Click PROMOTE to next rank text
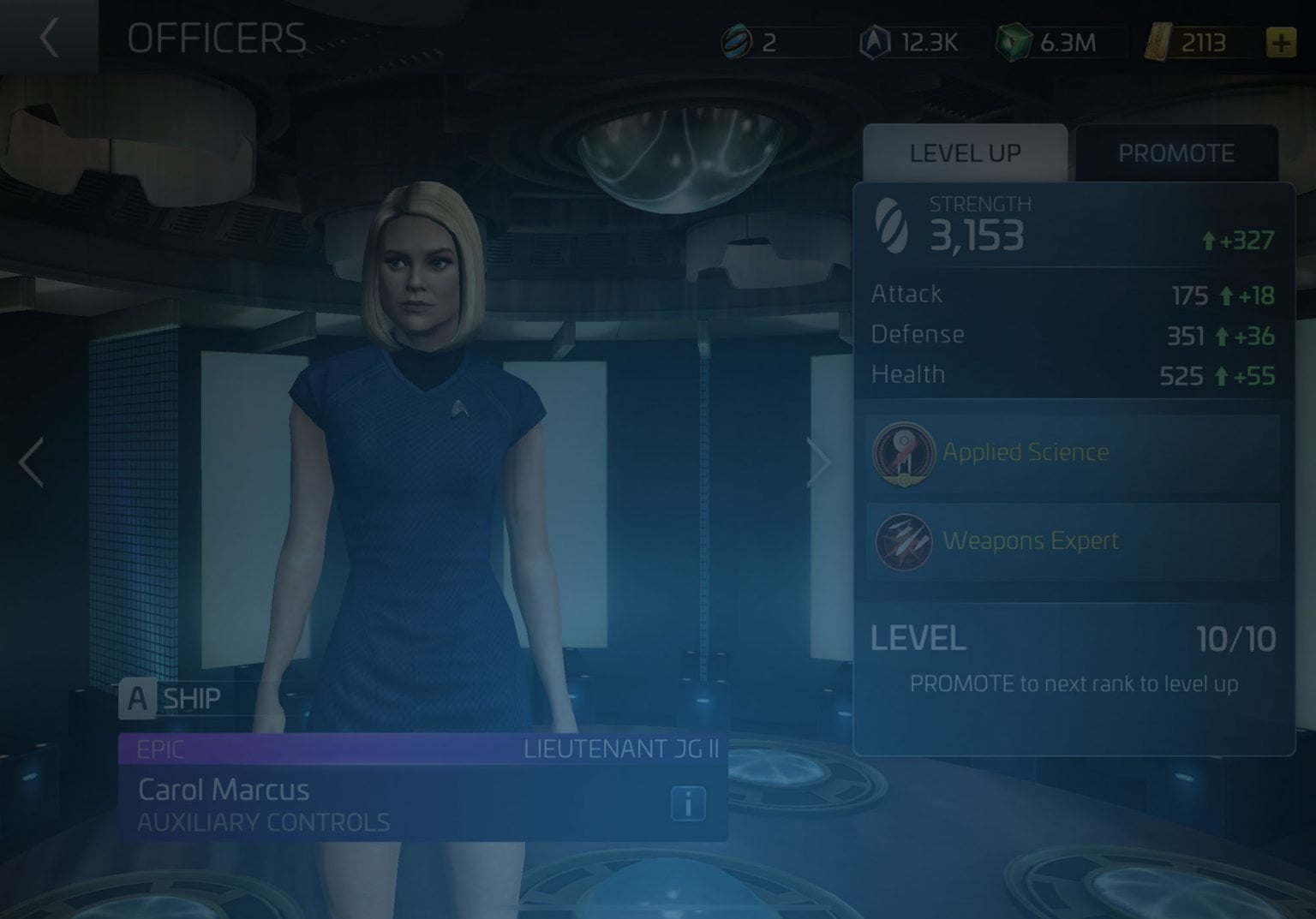This screenshot has width=1316, height=919. pos(1074,683)
